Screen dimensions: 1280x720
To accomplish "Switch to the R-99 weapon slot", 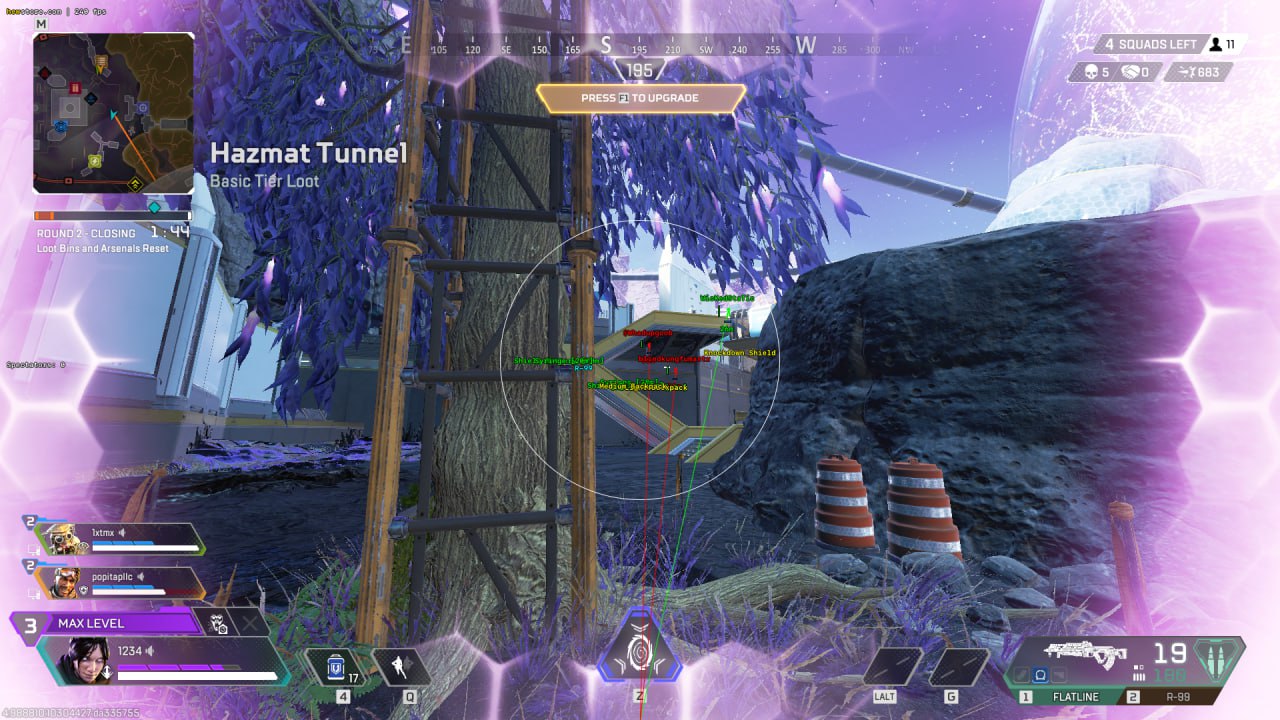I will 1170,697.
